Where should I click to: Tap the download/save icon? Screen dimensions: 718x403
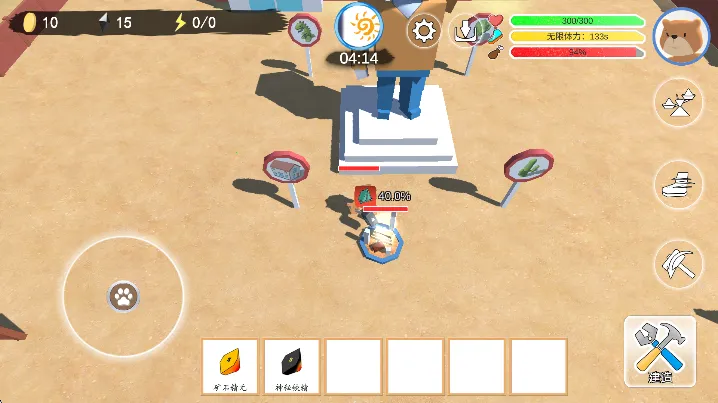[x=466, y=31]
